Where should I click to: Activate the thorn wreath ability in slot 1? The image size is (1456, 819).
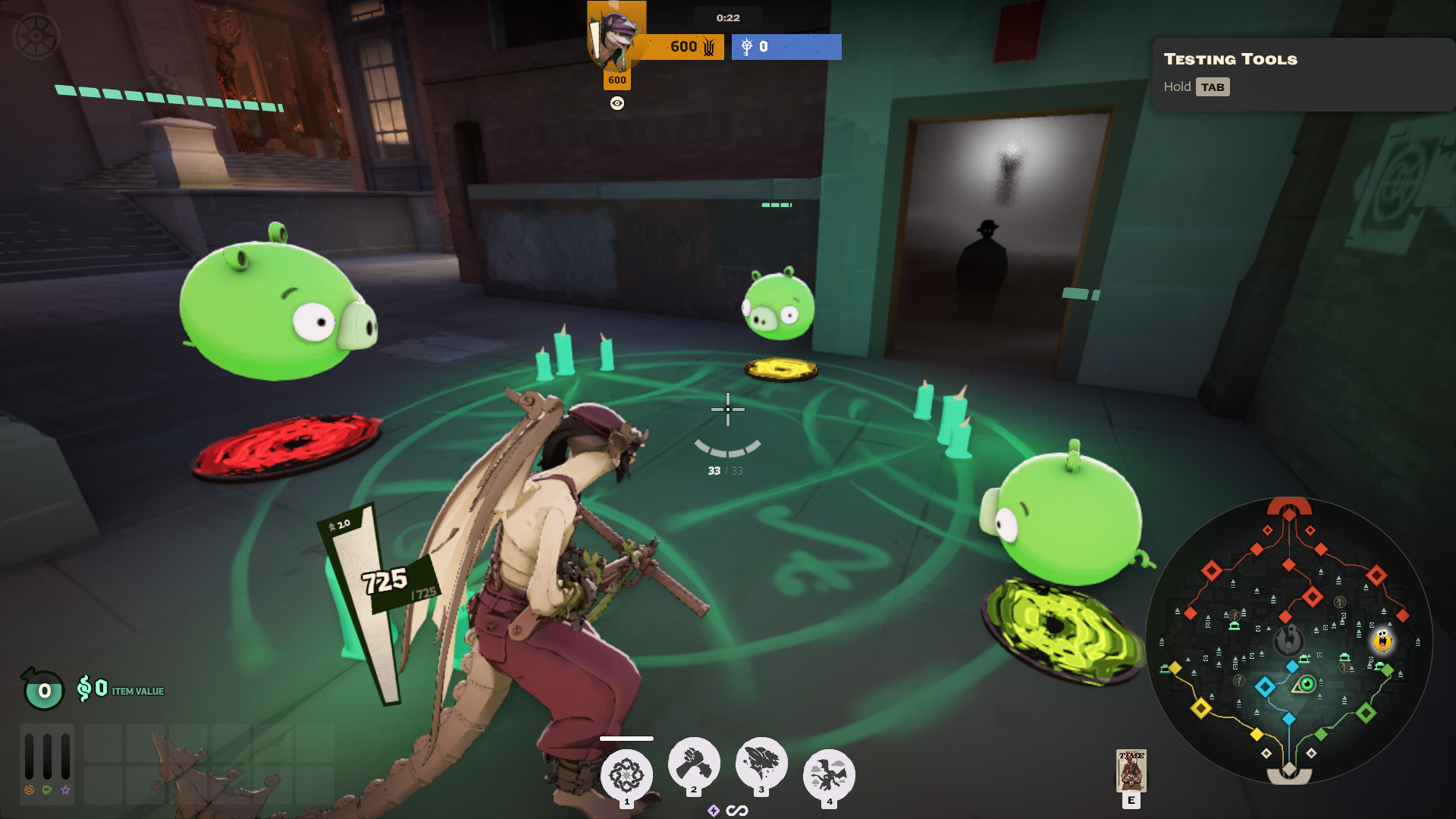click(626, 775)
